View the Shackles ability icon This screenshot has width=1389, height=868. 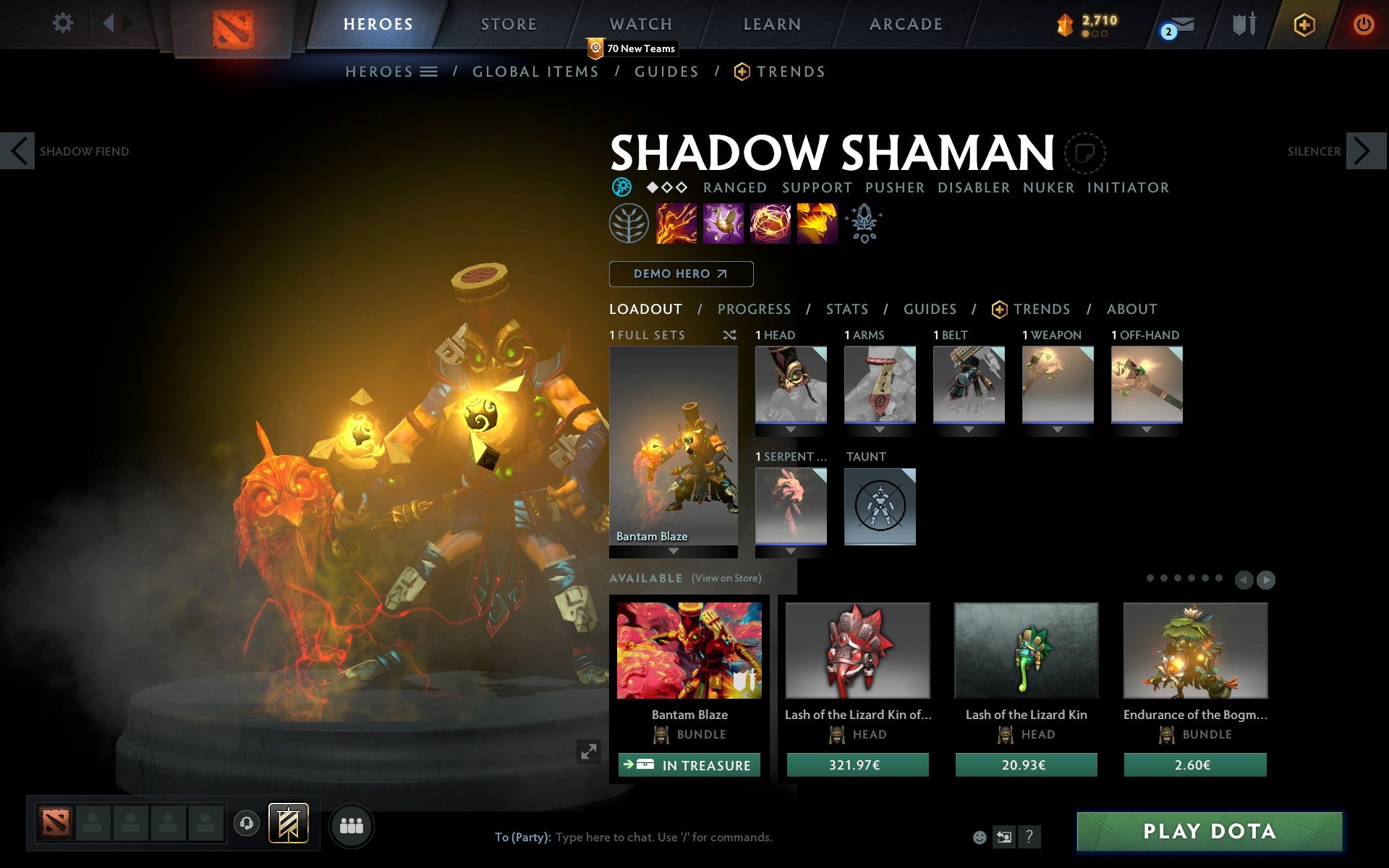(770, 224)
